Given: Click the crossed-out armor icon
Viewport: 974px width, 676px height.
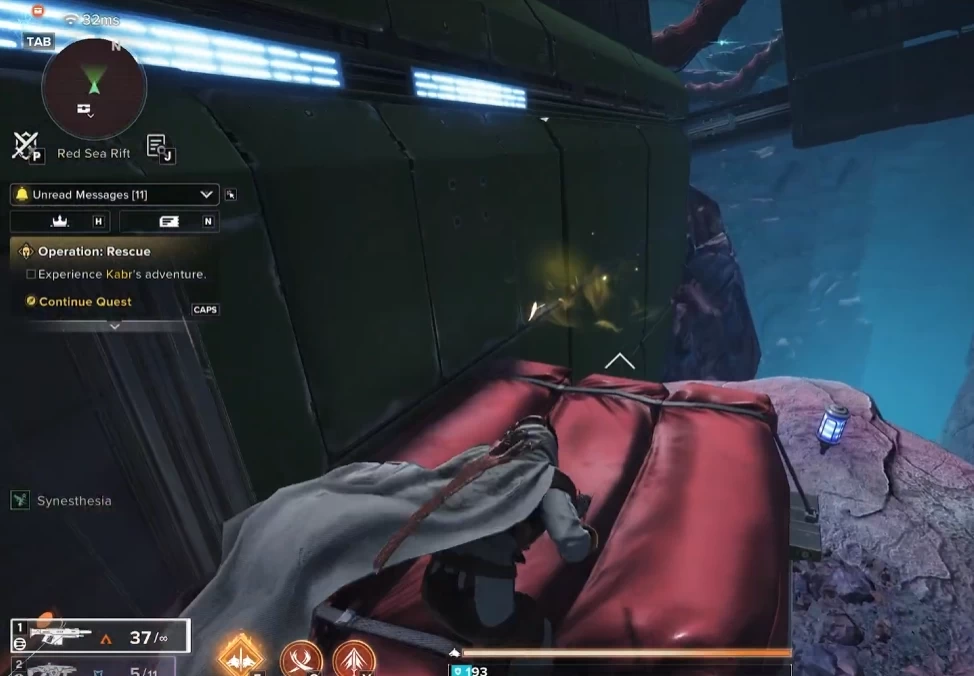Looking at the screenshot, I should tap(24, 146).
